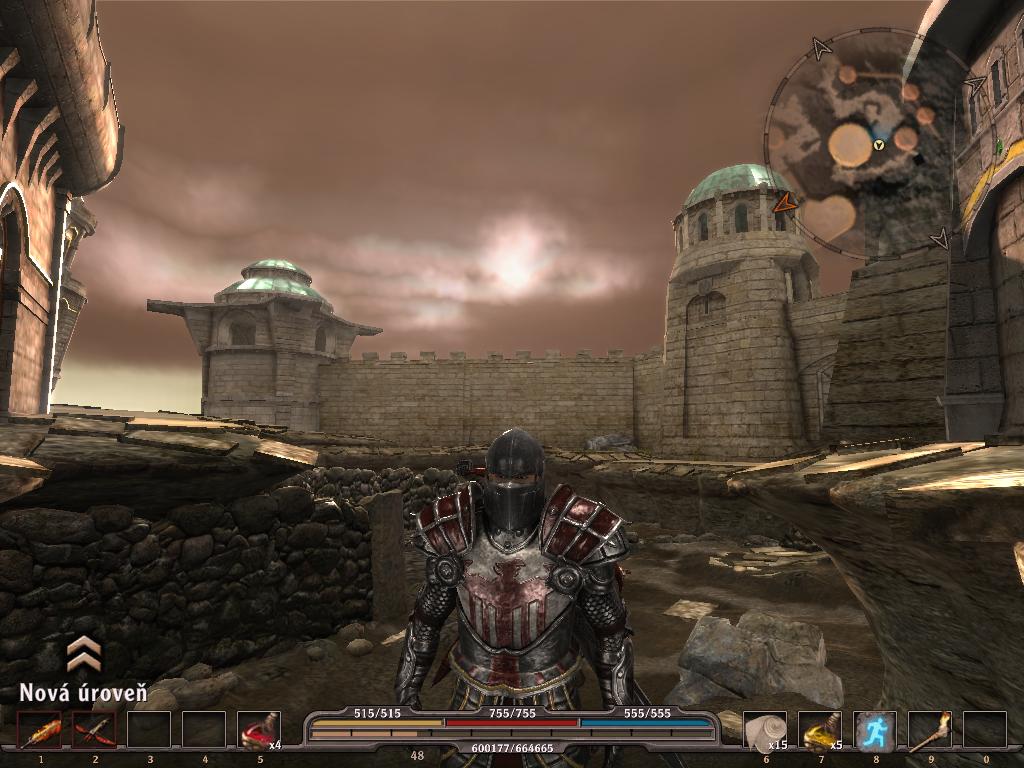The image size is (1024, 768).
Task: Activate the blue sprint ability
Action: click(875, 730)
